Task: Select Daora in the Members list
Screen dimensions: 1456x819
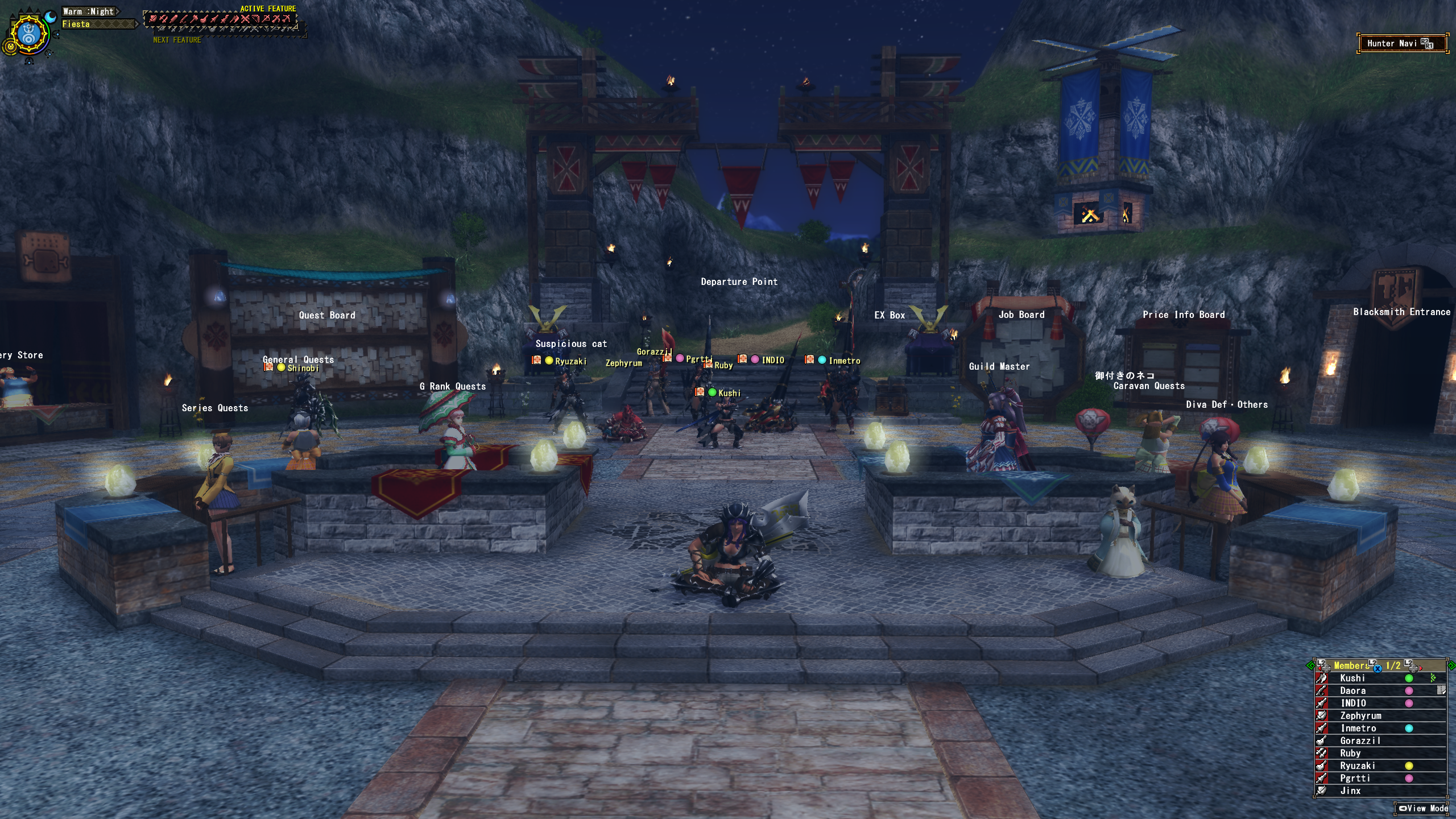Action: click(x=1352, y=690)
